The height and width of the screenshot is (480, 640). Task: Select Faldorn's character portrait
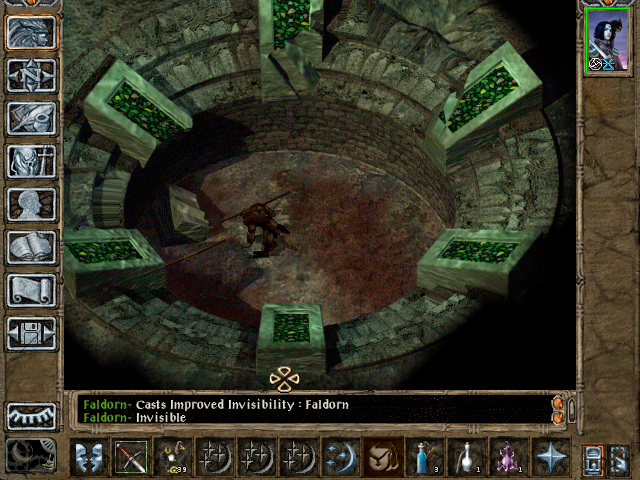tap(608, 40)
